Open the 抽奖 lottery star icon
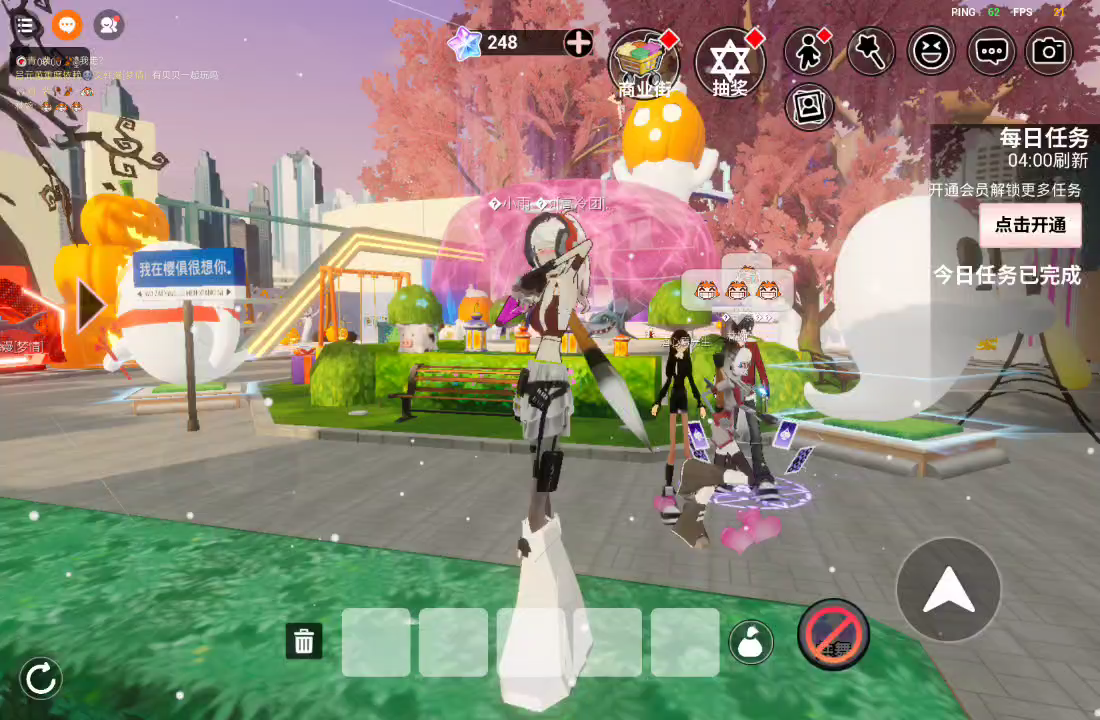 pos(730,62)
